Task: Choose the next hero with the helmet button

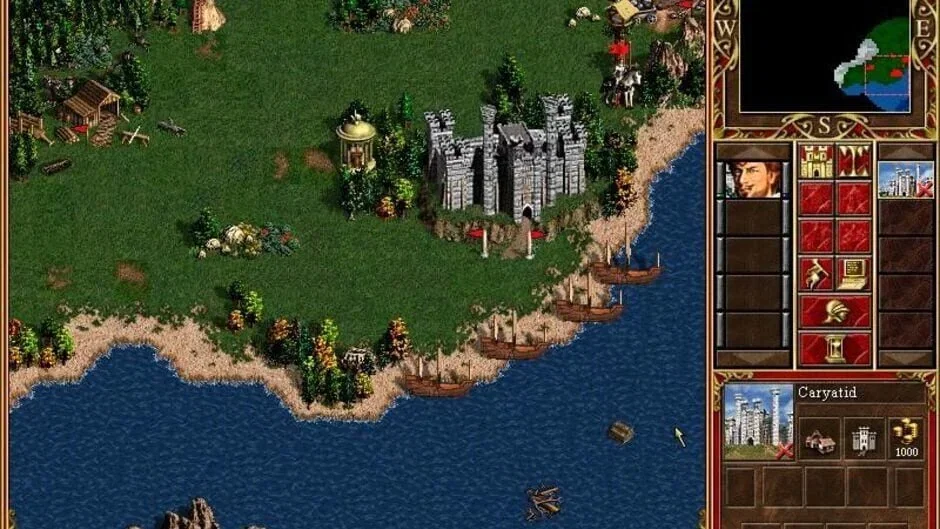Action: coord(834,311)
